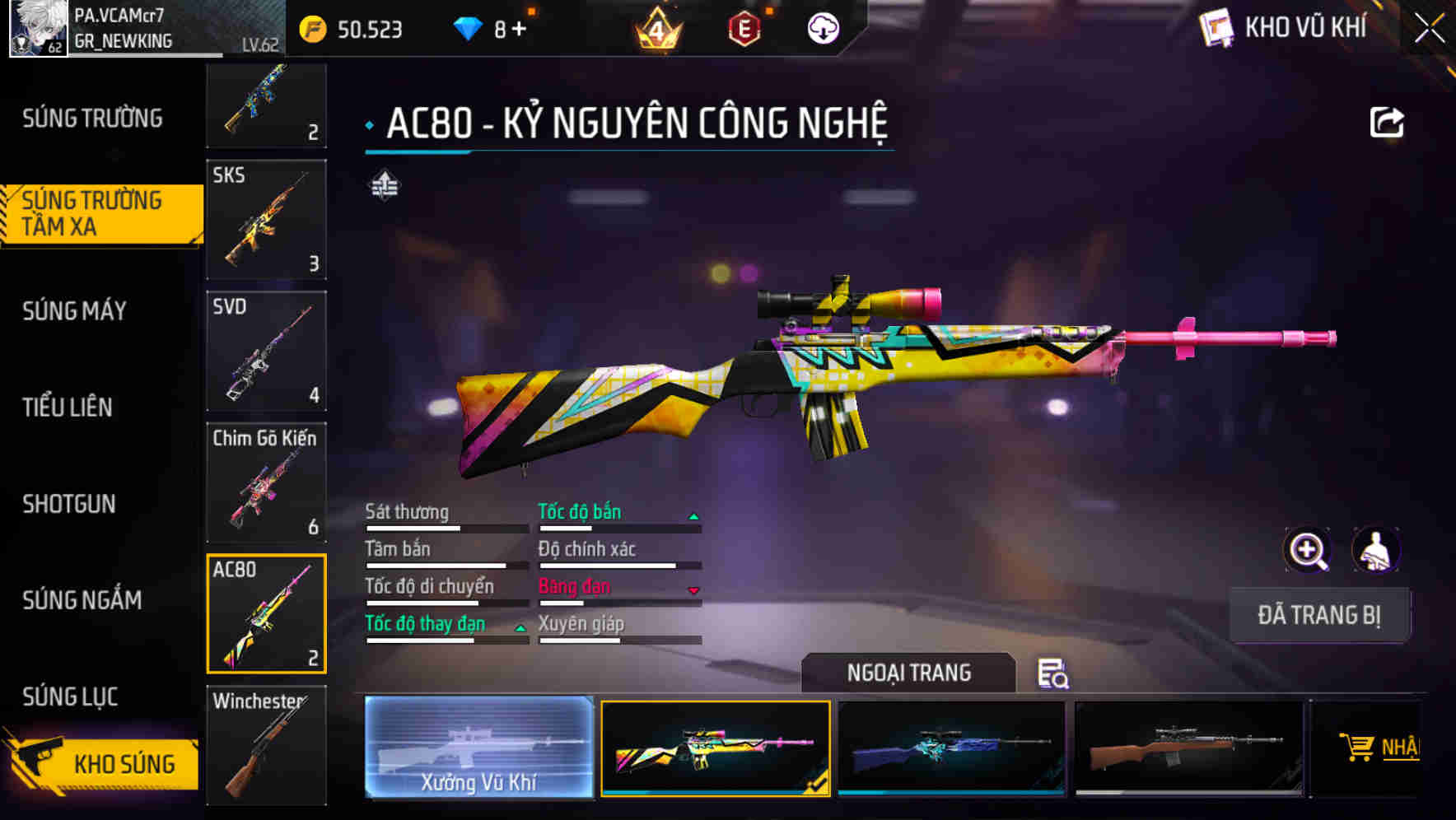Click the ĐÃ TRANG BỊ button
Viewport: 1456px width, 820px height.
1318,614
